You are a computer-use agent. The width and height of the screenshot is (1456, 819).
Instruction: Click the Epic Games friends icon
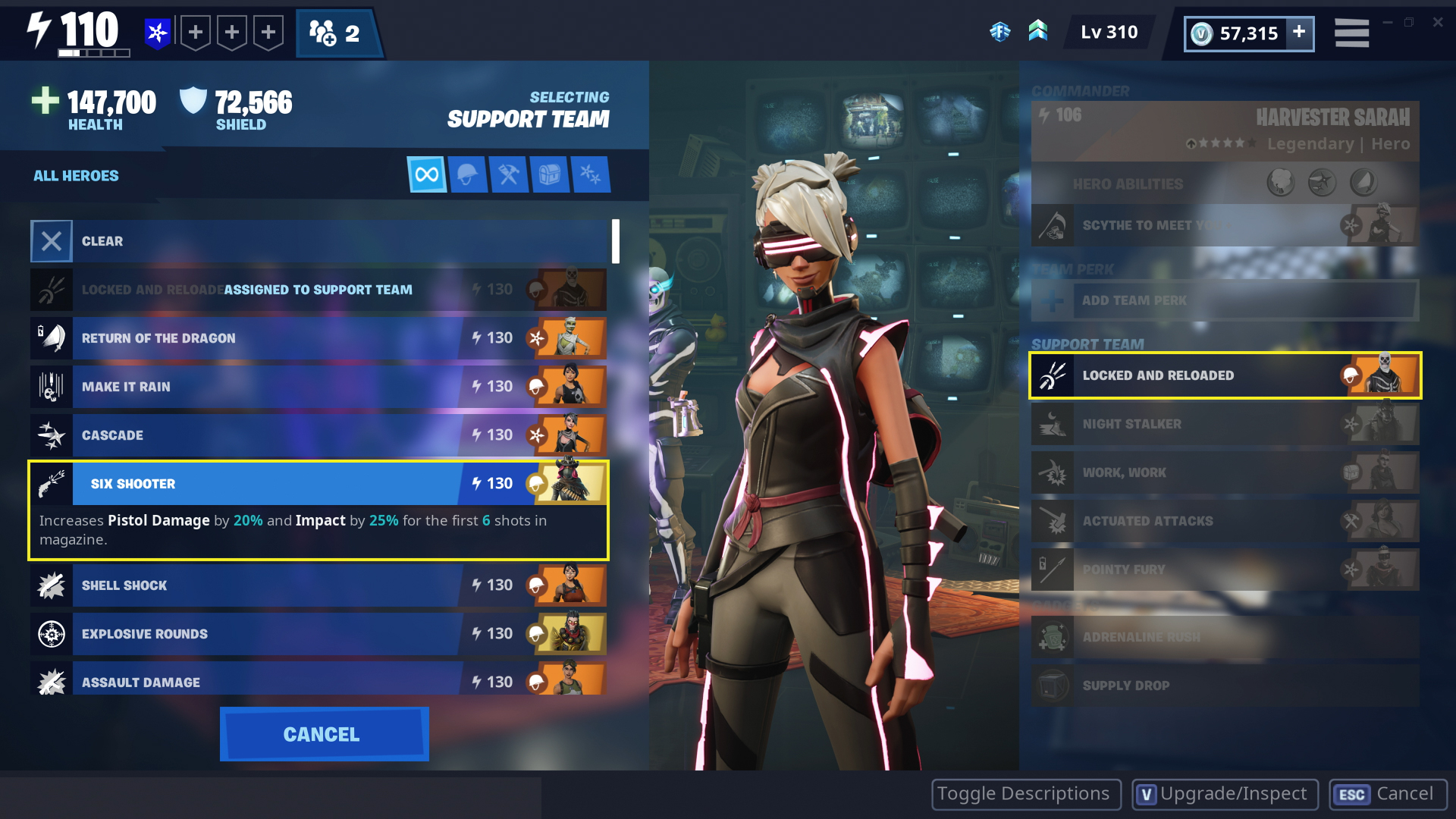[x=1000, y=32]
